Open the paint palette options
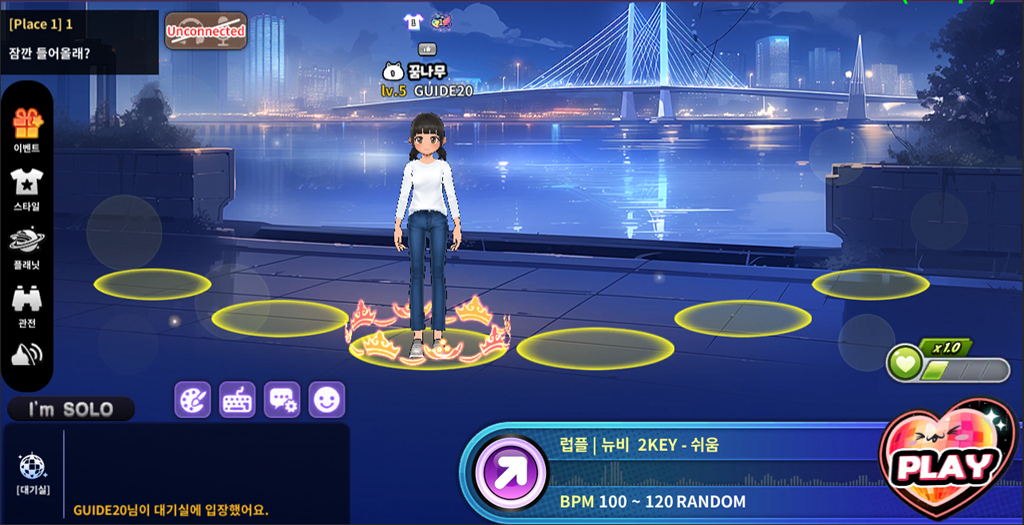The image size is (1024, 525). (193, 400)
